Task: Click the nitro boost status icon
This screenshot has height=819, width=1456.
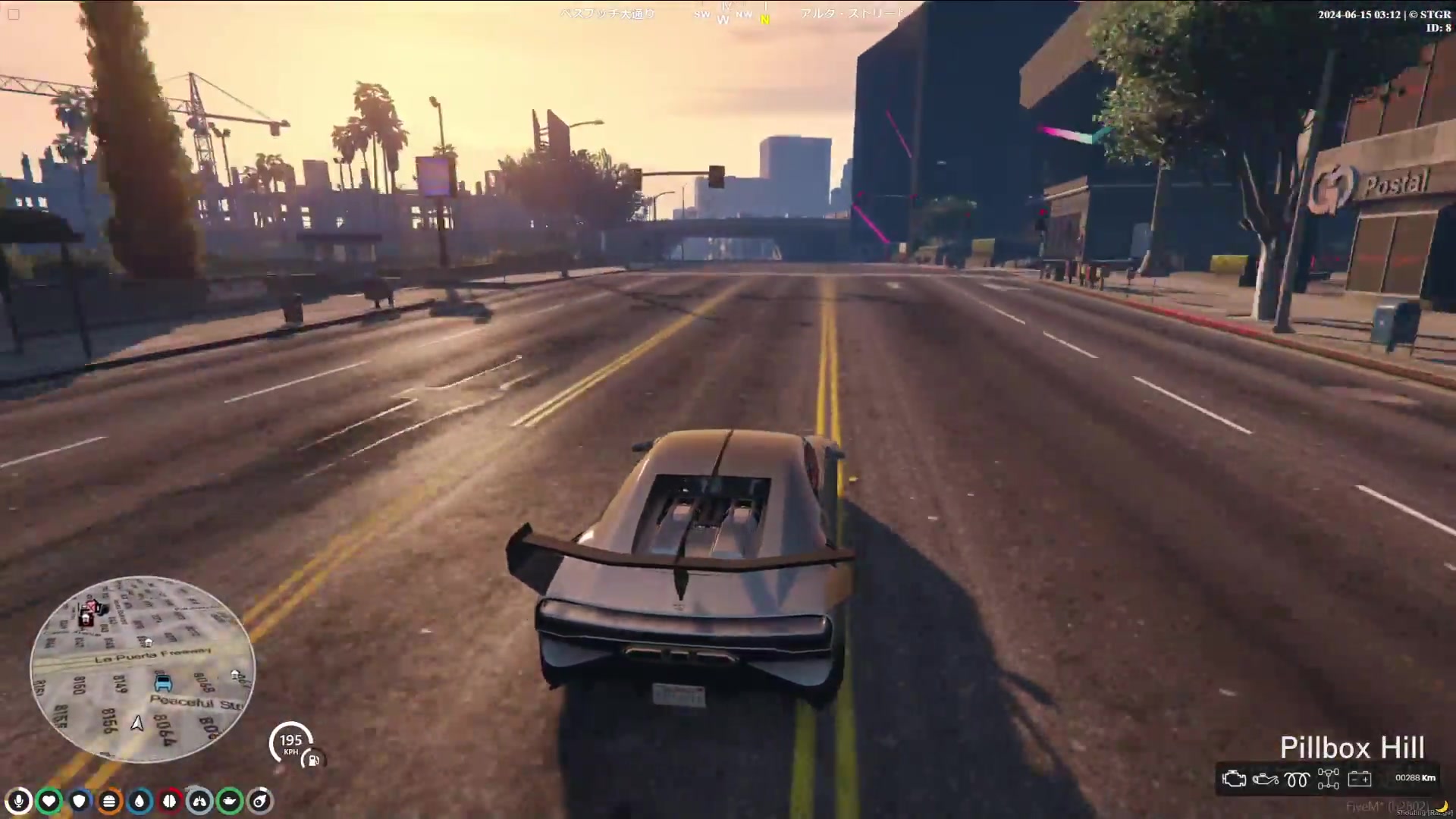Action: 260,801
